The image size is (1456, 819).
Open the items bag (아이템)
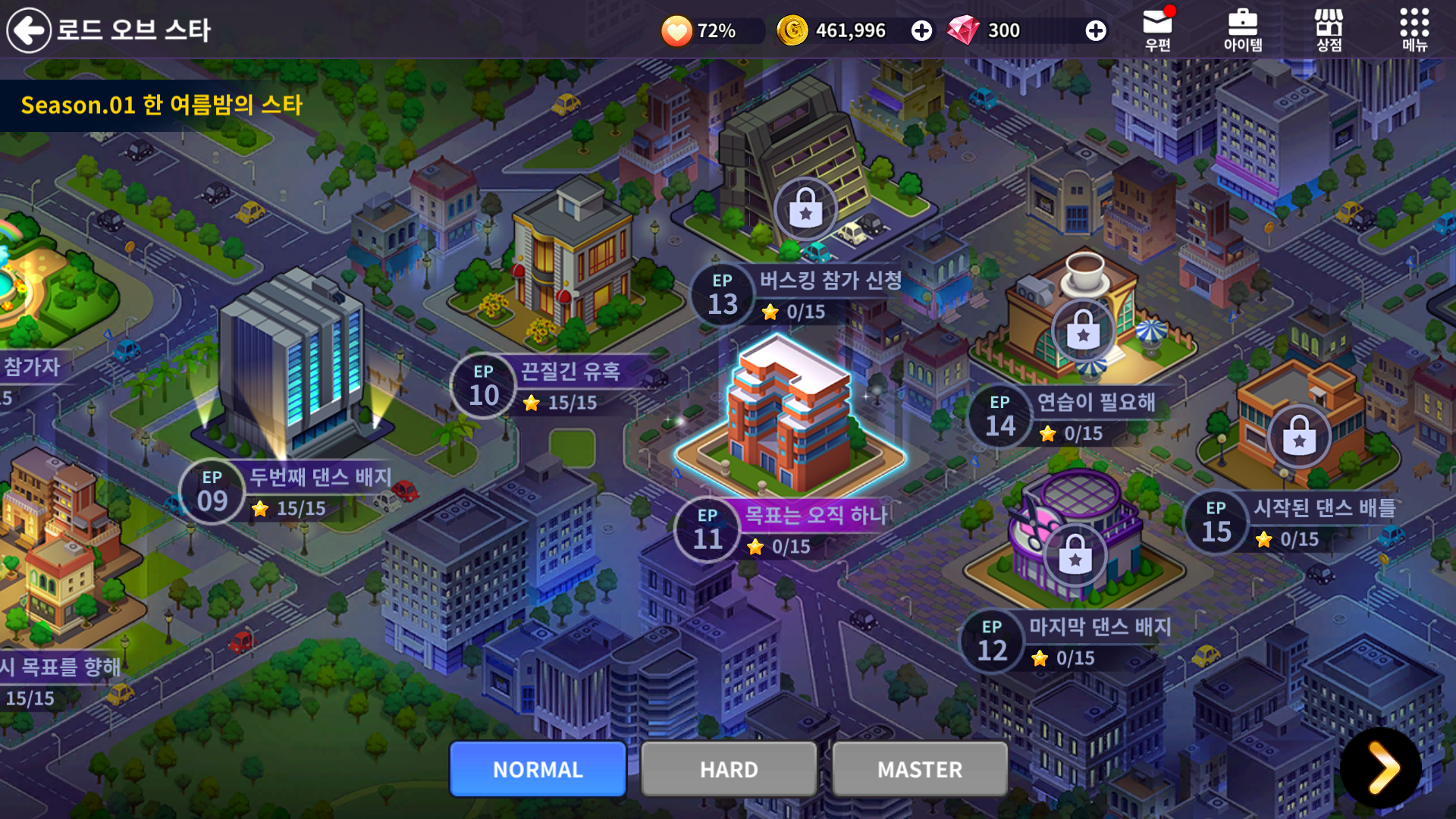pos(1242,30)
